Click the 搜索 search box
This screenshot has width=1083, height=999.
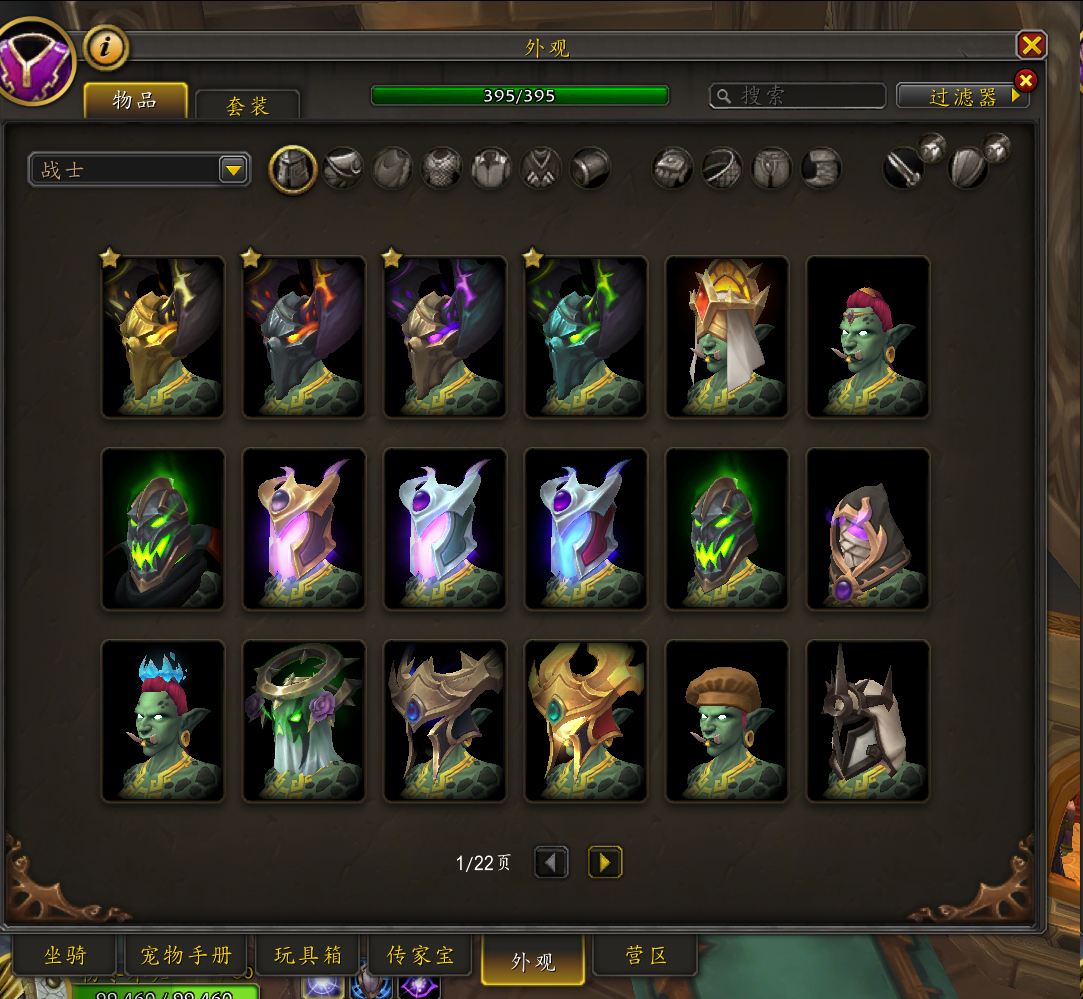797,96
